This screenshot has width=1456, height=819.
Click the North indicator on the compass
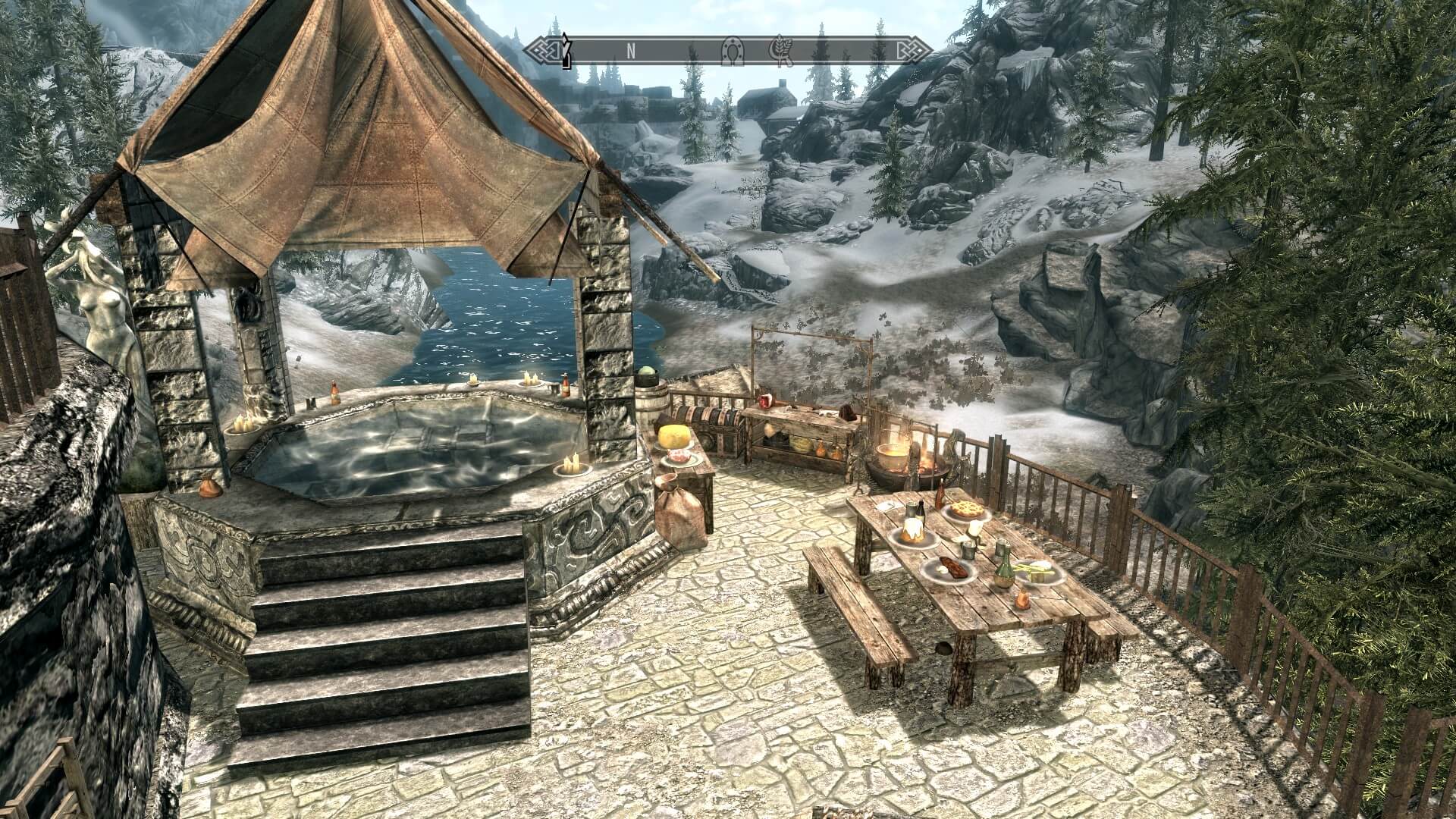630,50
